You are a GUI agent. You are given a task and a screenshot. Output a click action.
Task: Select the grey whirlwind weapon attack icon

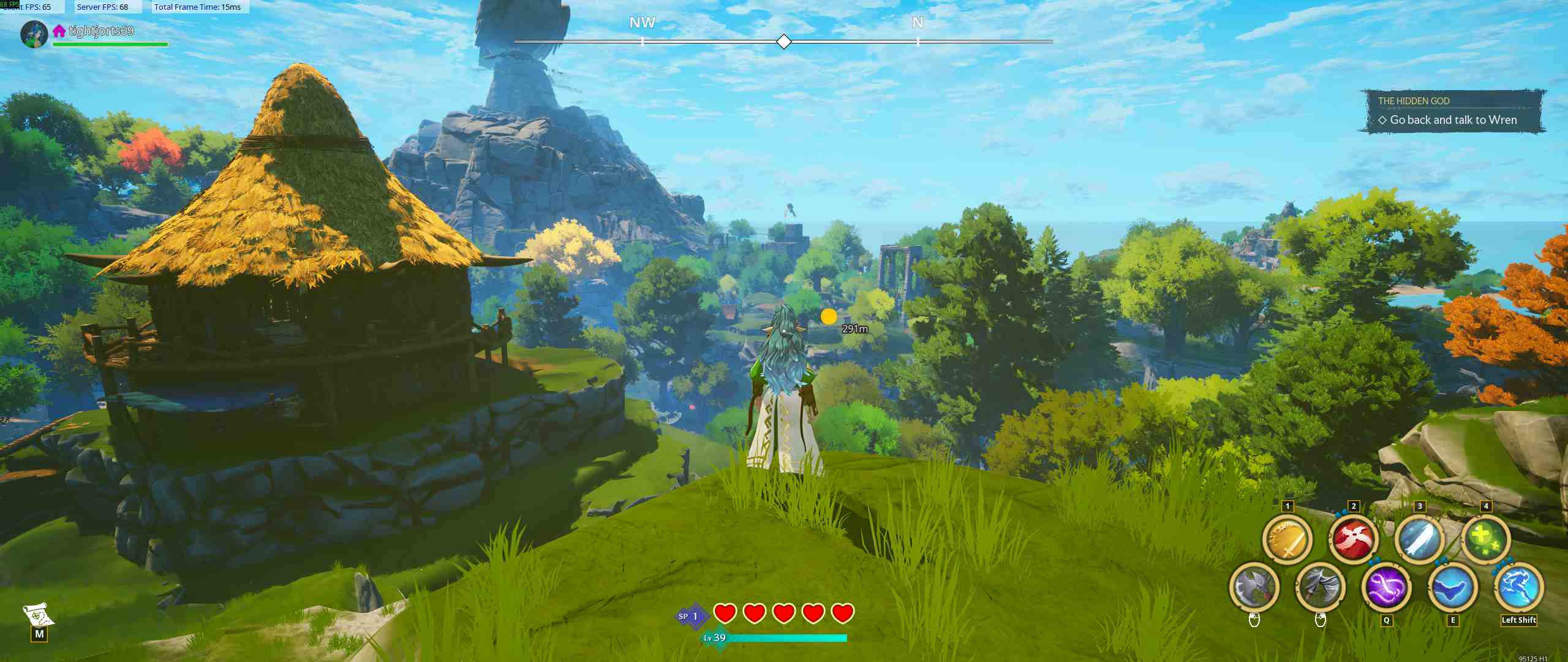1320,587
